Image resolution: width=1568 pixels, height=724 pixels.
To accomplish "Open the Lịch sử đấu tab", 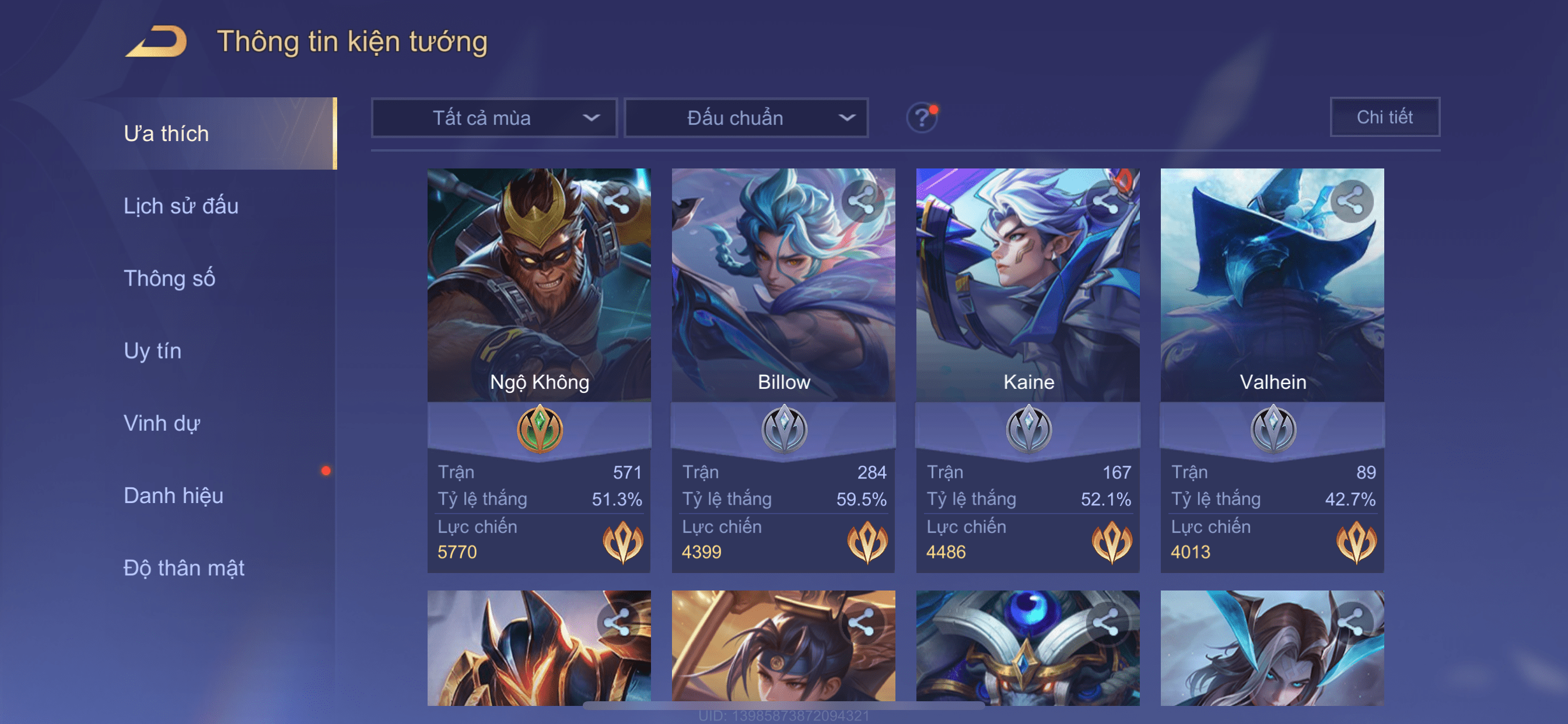I will pyautogui.click(x=181, y=206).
